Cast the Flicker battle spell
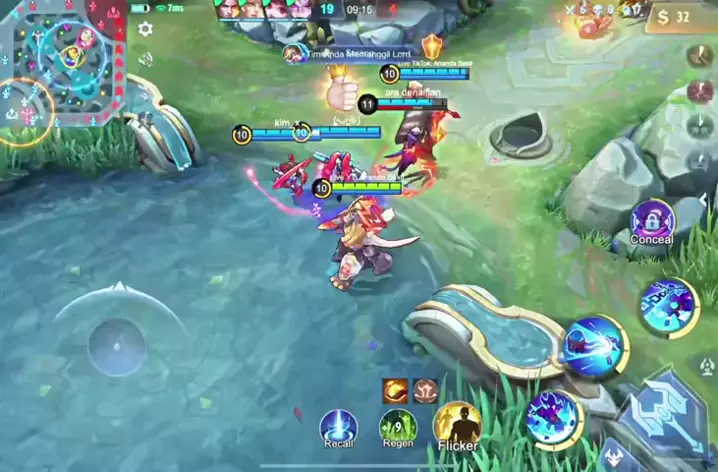 pyautogui.click(x=457, y=425)
